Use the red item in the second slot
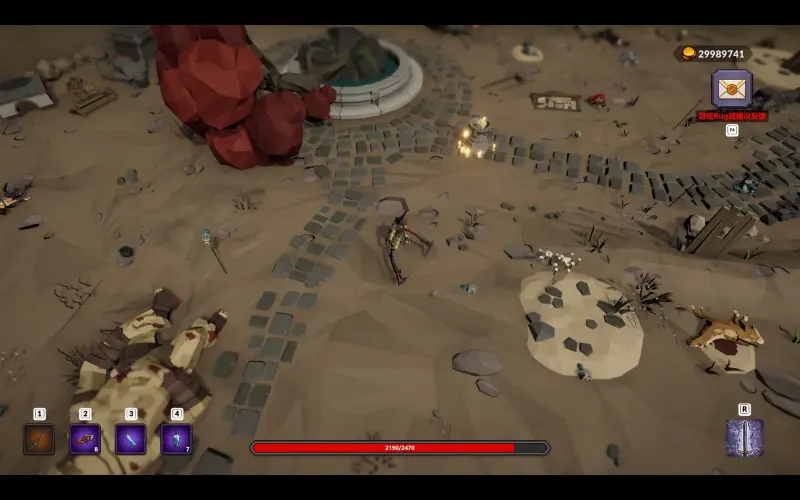Viewport: 800px width, 500px height. 85,439
